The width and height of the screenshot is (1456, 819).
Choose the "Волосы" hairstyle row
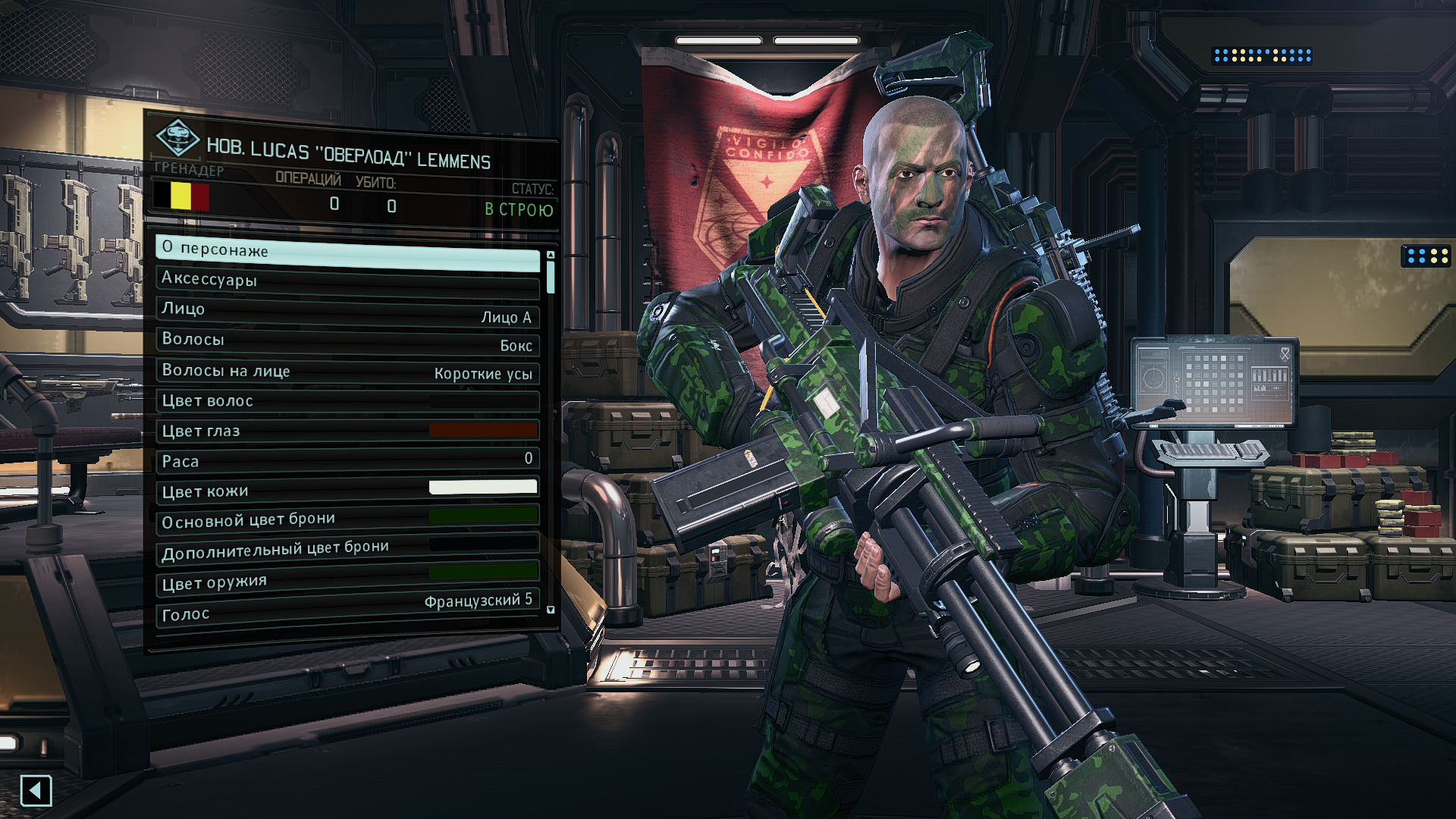347,341
